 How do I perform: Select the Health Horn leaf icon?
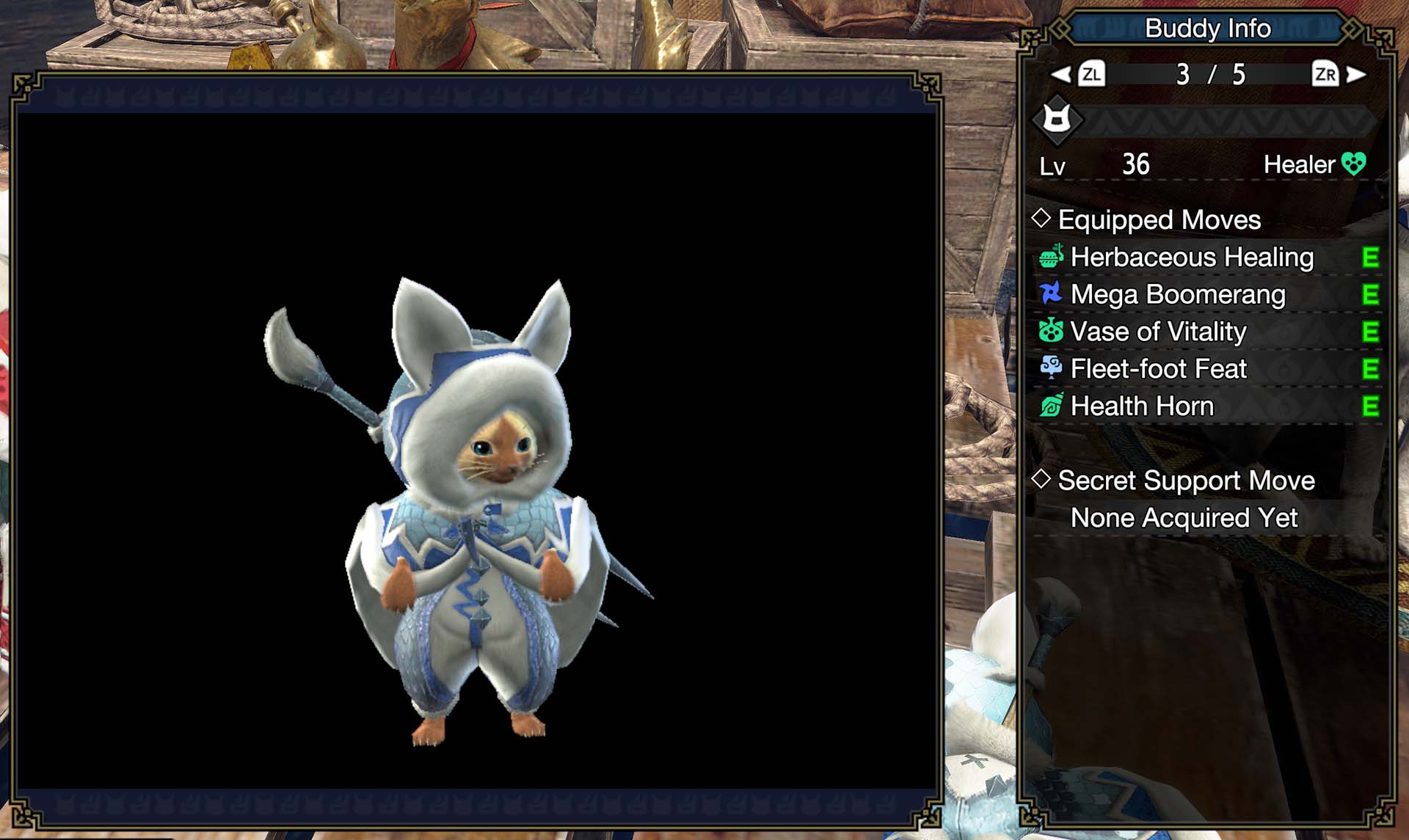(x=1052, y=406)
